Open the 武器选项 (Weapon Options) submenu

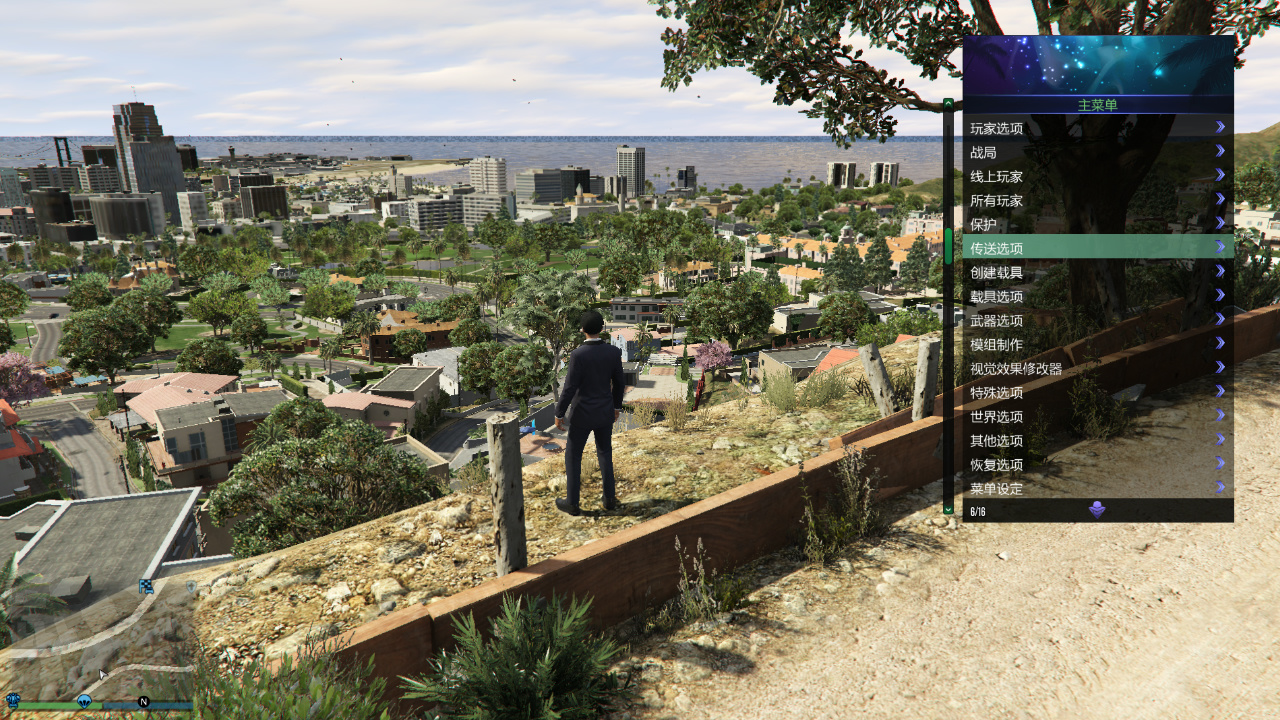(1097, 320)
